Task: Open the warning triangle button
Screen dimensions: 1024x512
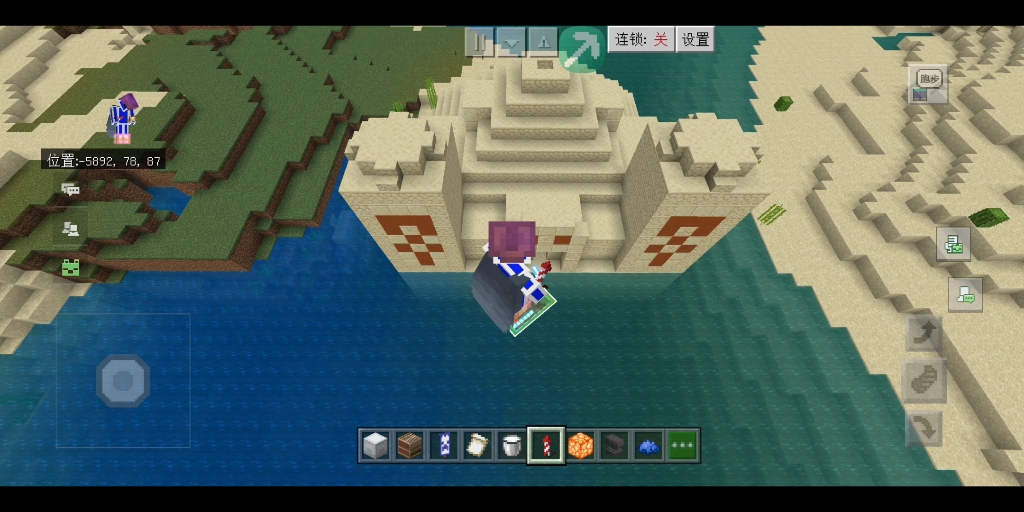Action: tap(542, 41)
